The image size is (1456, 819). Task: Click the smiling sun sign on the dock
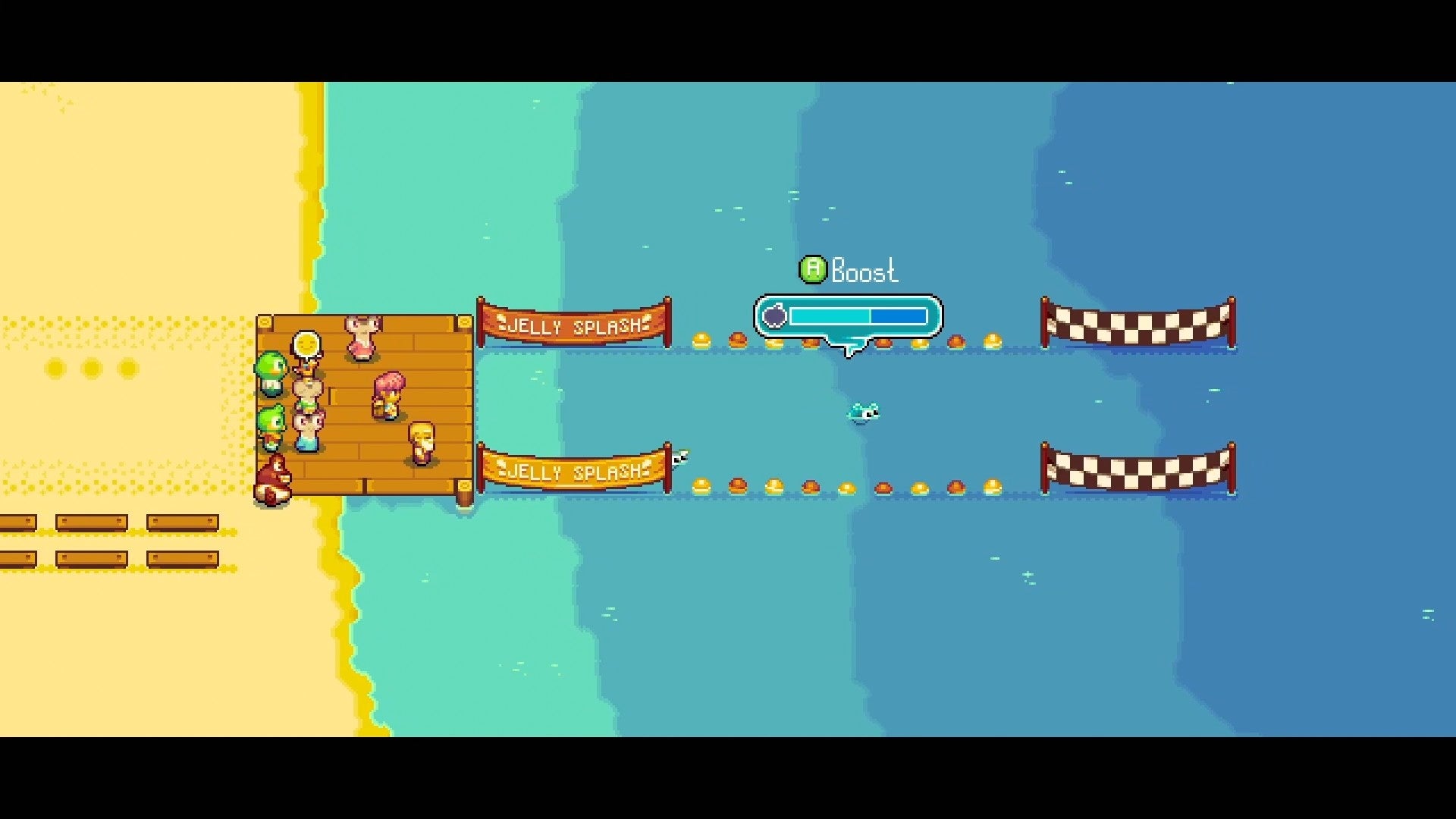pyautogui.click(x=307, y=344)
